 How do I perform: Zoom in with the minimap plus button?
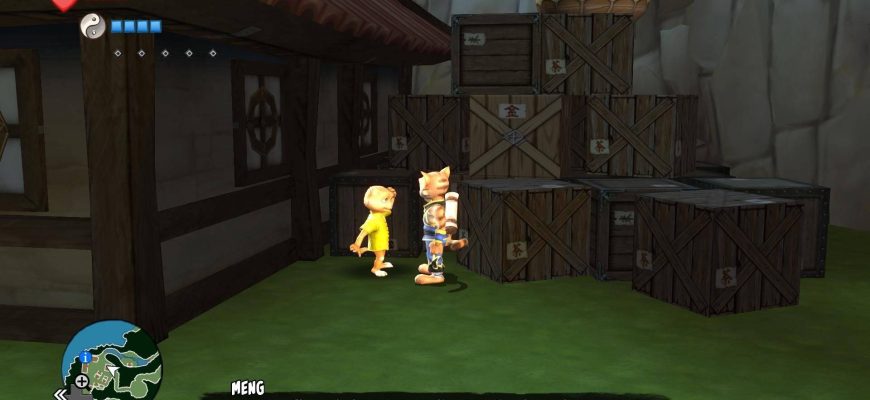coord(81,381)
